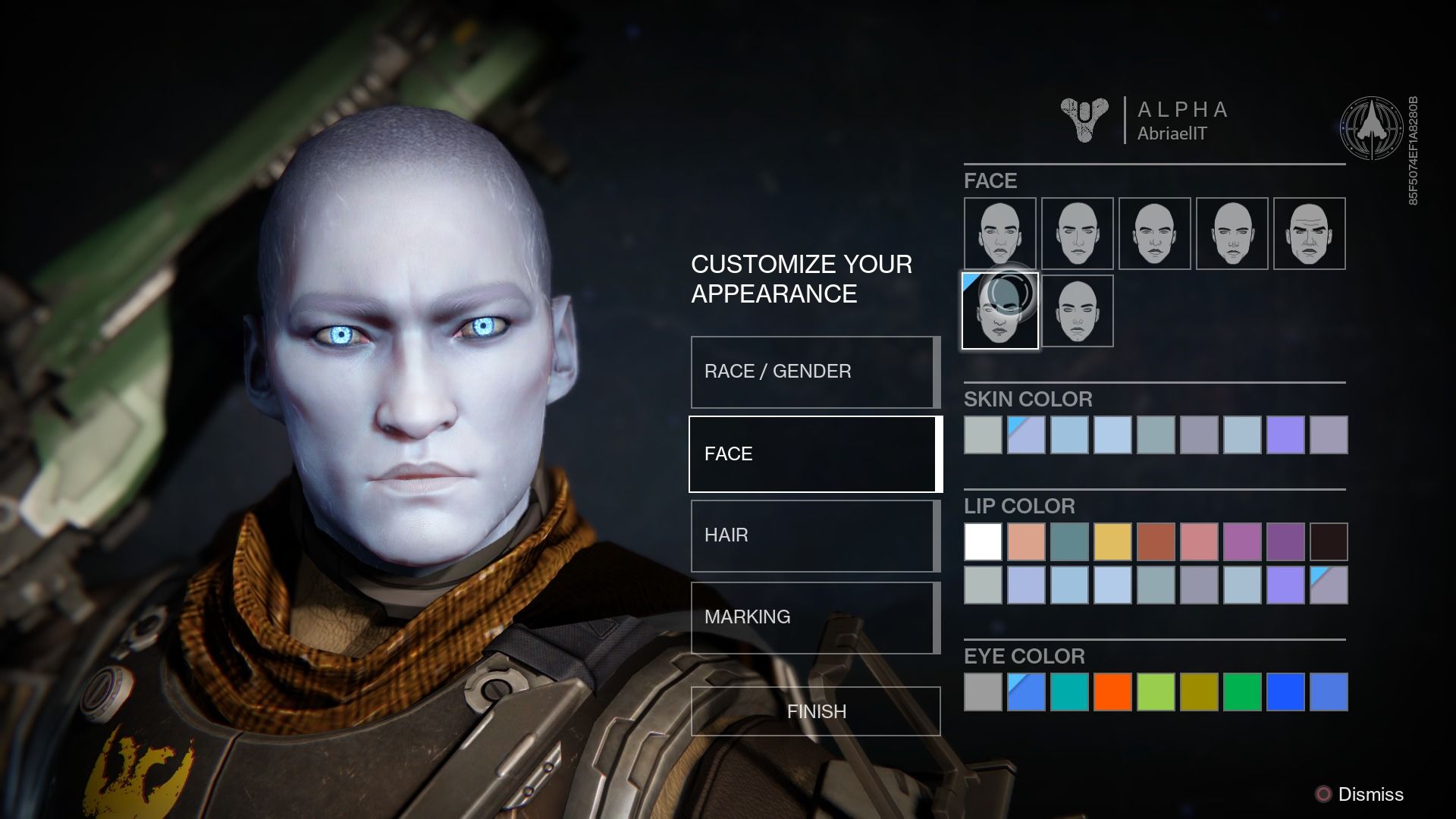This screenshot has height=819, width=1456.
Task: Select the second face preset with goatee lines
Action: pyautogui.click(x=1077, y=234)
